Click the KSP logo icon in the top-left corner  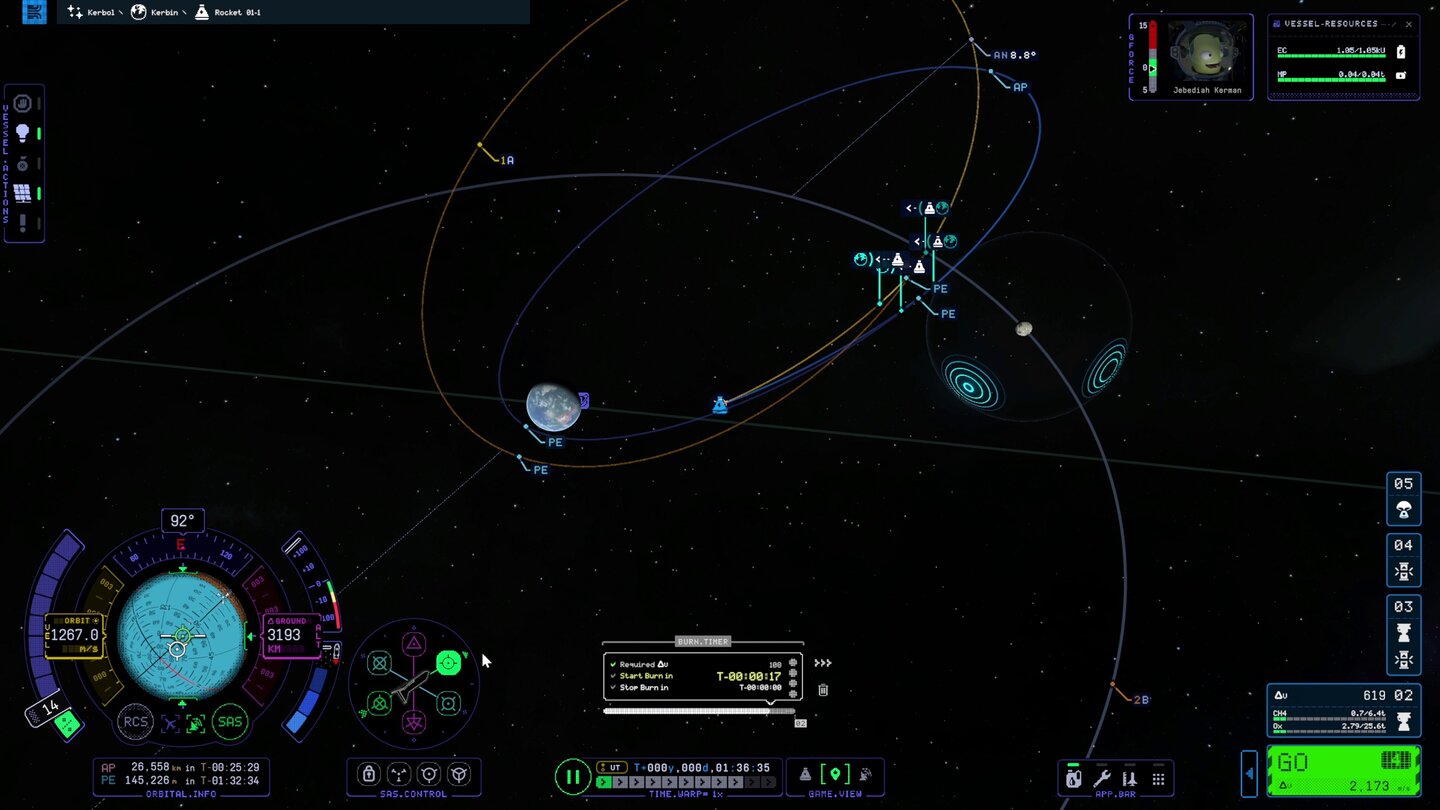(33, 12)
